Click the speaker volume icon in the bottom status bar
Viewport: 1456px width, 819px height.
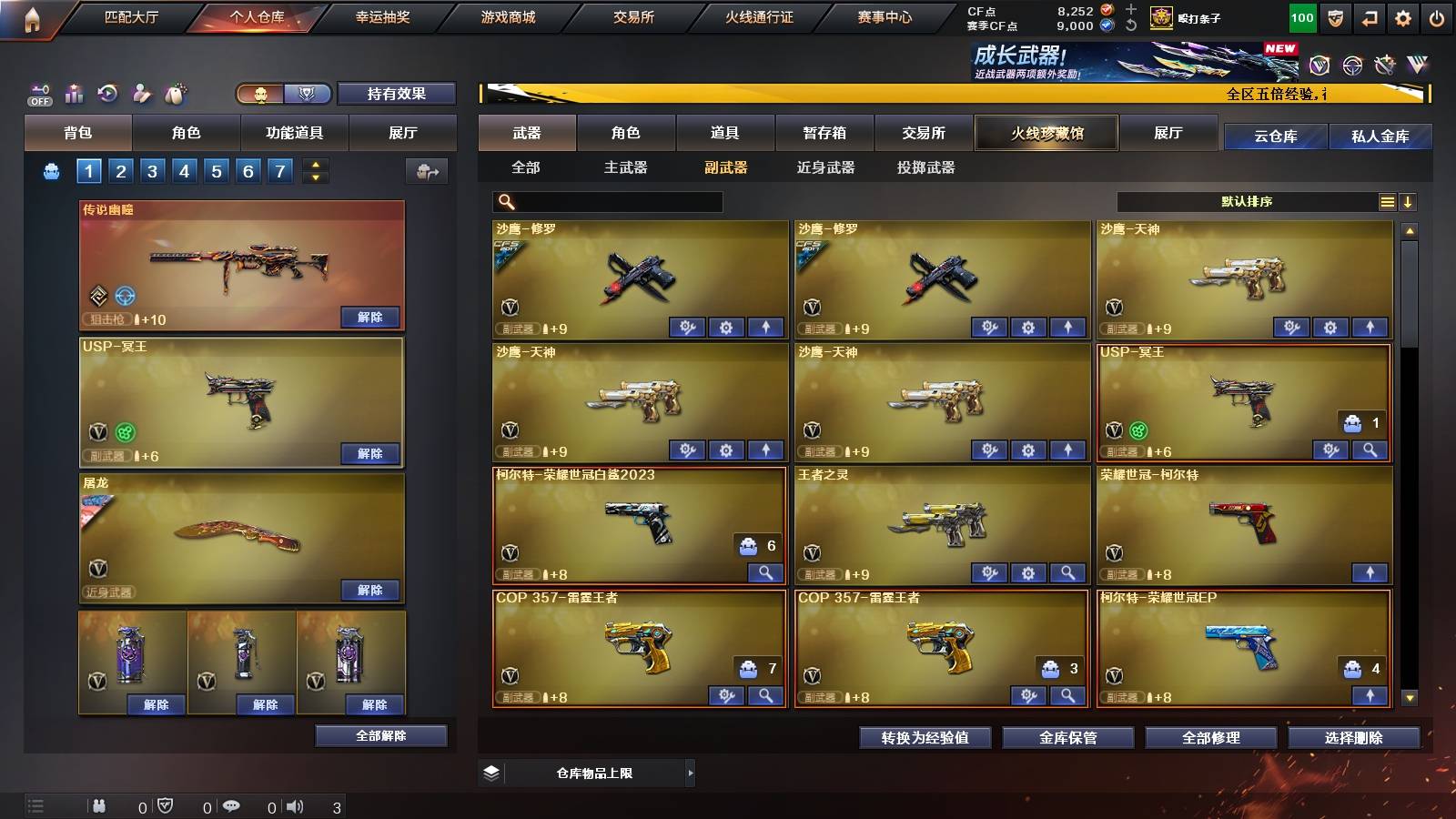pos(293,806)
